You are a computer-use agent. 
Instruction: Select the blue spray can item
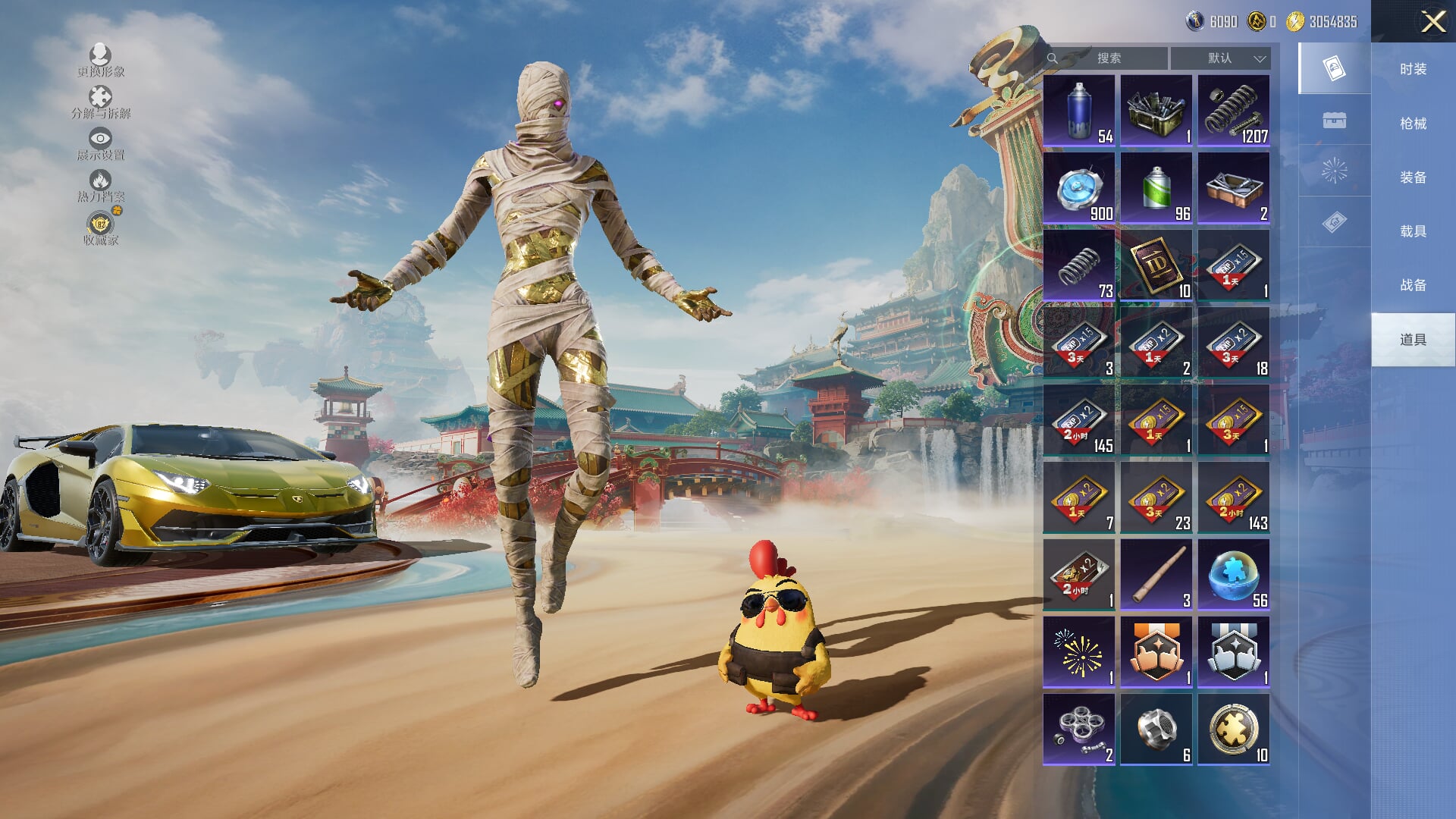[x=1079, y=111]
